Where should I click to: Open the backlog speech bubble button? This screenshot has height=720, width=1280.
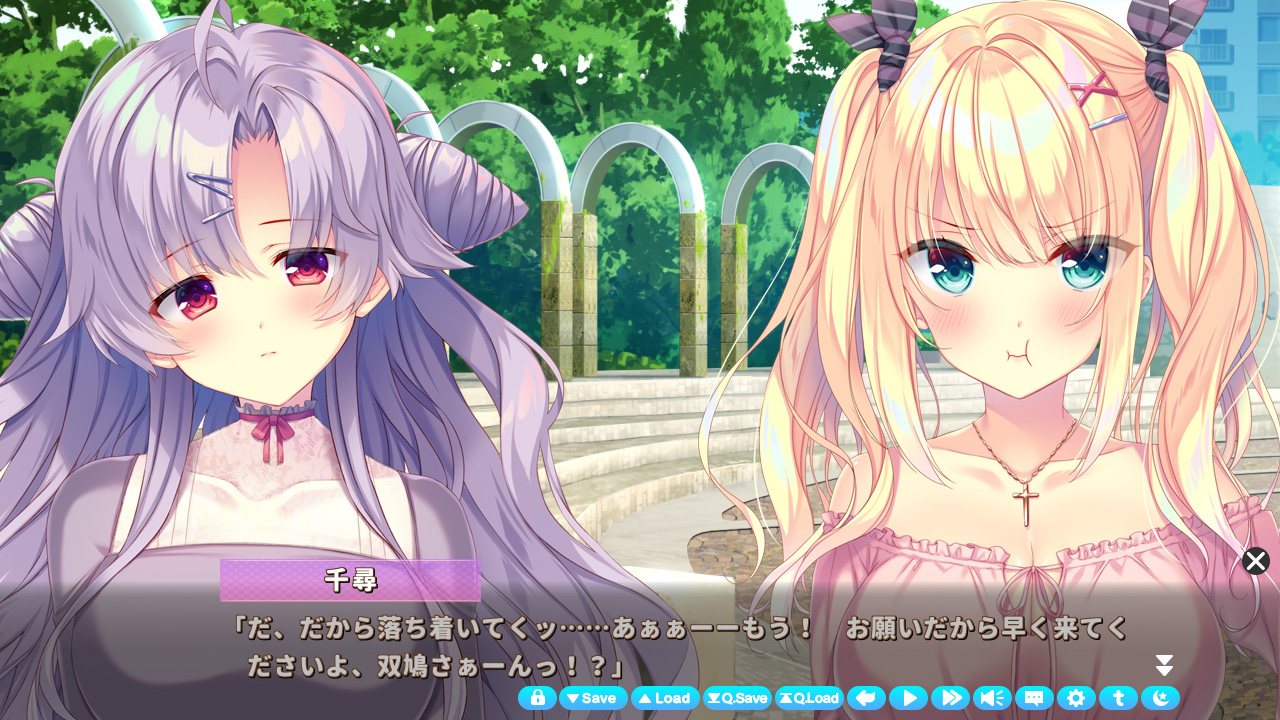(x=1034, y=698)
